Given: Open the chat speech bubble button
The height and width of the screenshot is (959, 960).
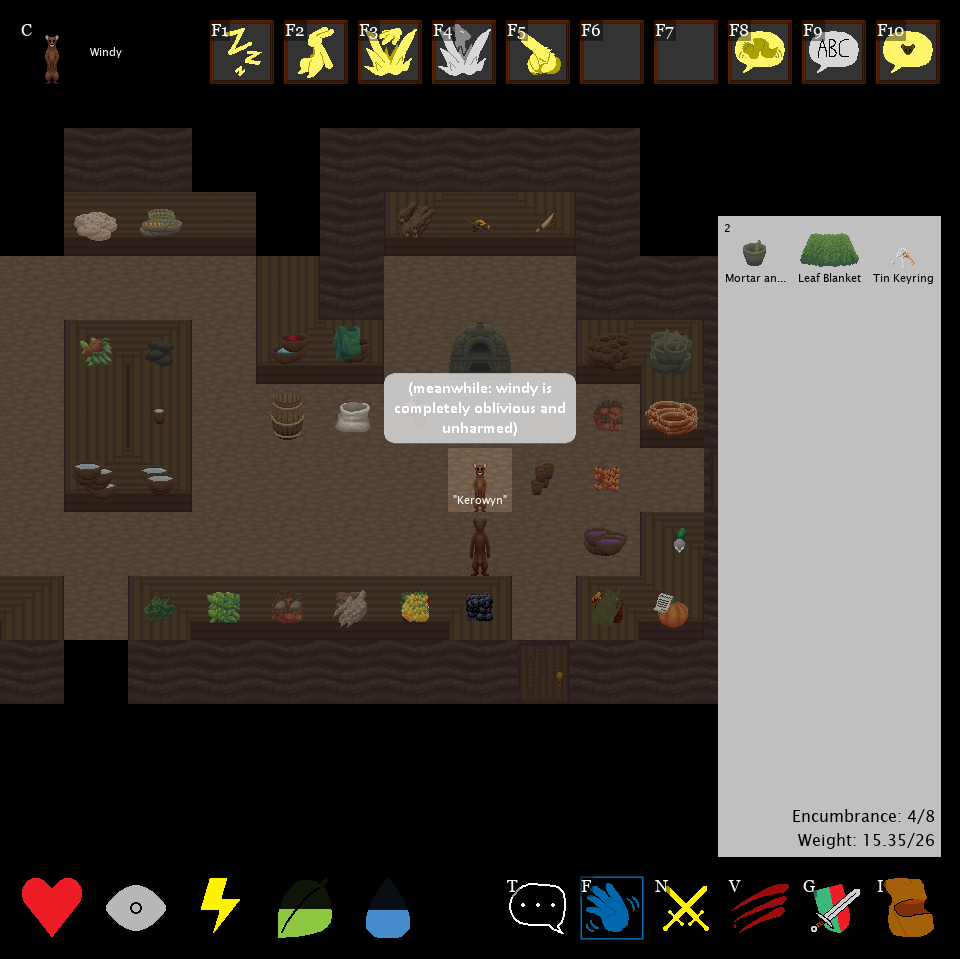Looking at the screenshot, I should [x=538, y=907].
